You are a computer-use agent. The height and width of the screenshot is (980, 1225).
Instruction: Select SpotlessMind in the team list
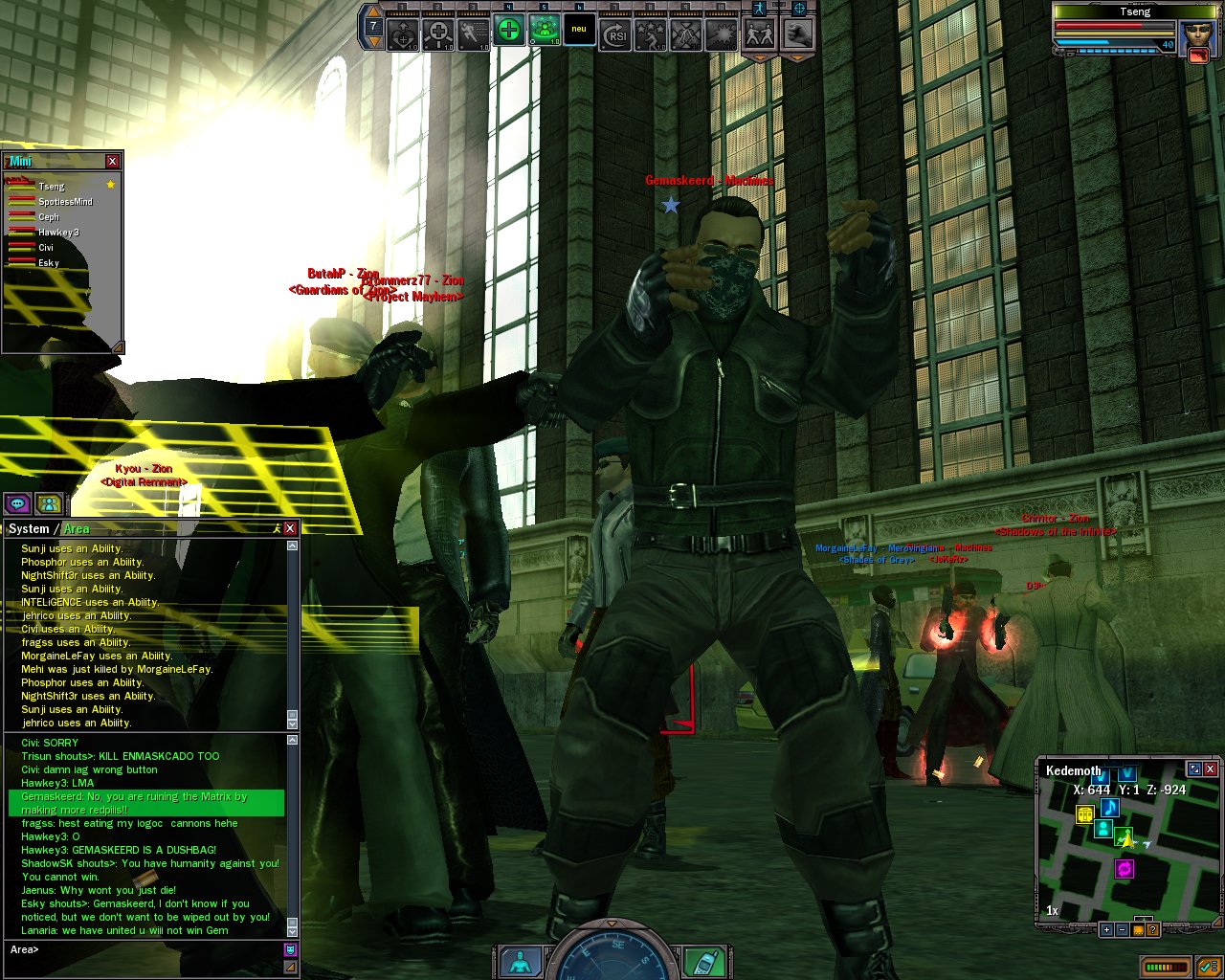pyautogui.click(x=65, y=202)
